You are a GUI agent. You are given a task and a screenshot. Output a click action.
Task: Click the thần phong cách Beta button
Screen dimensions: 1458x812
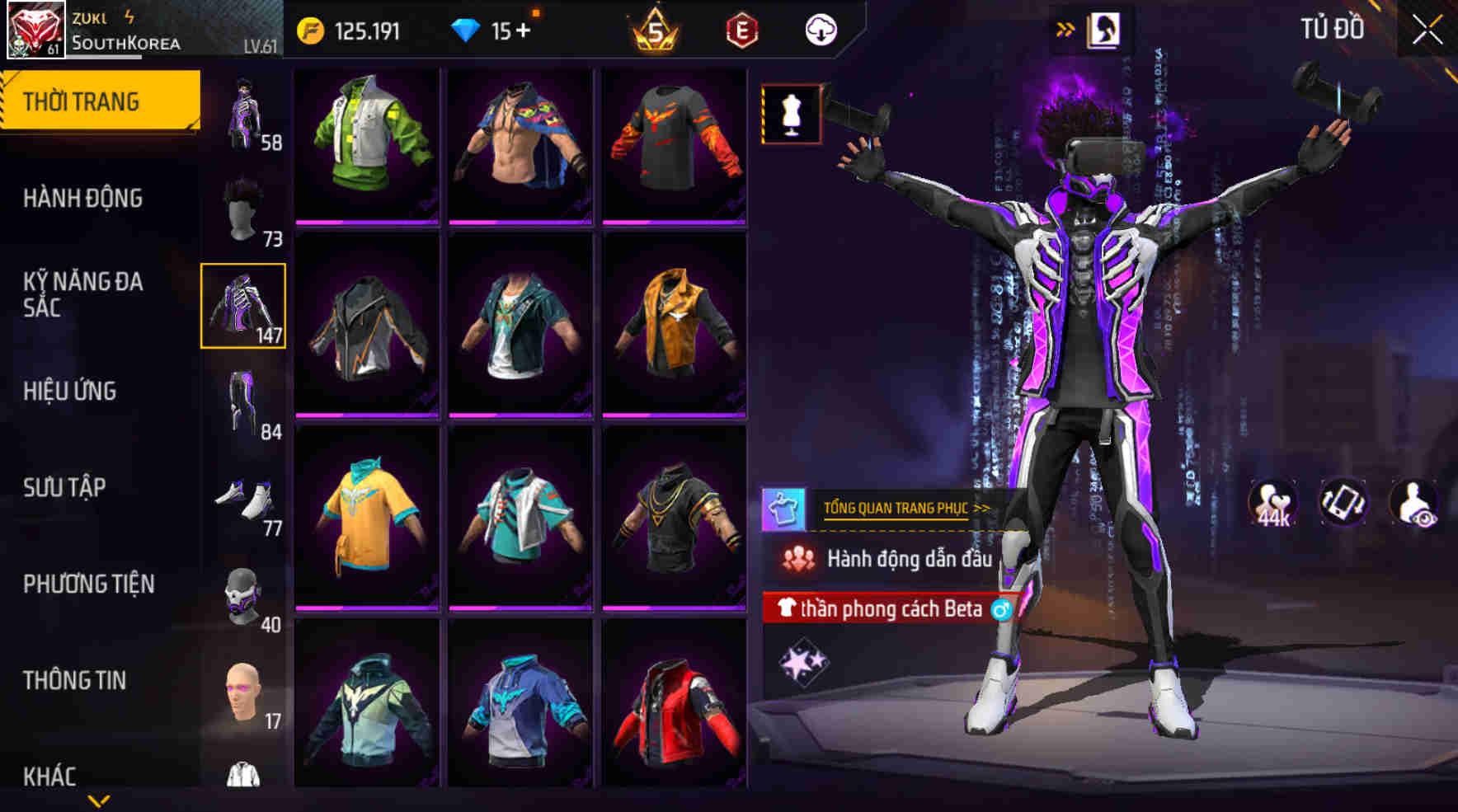coord(891,611)
